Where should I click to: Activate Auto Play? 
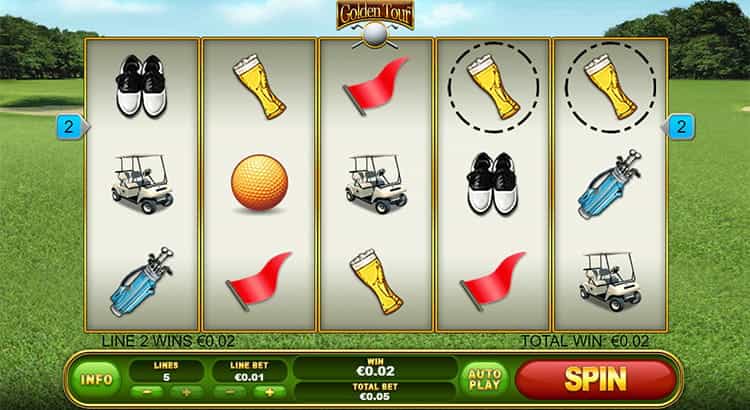coord(484,379)
